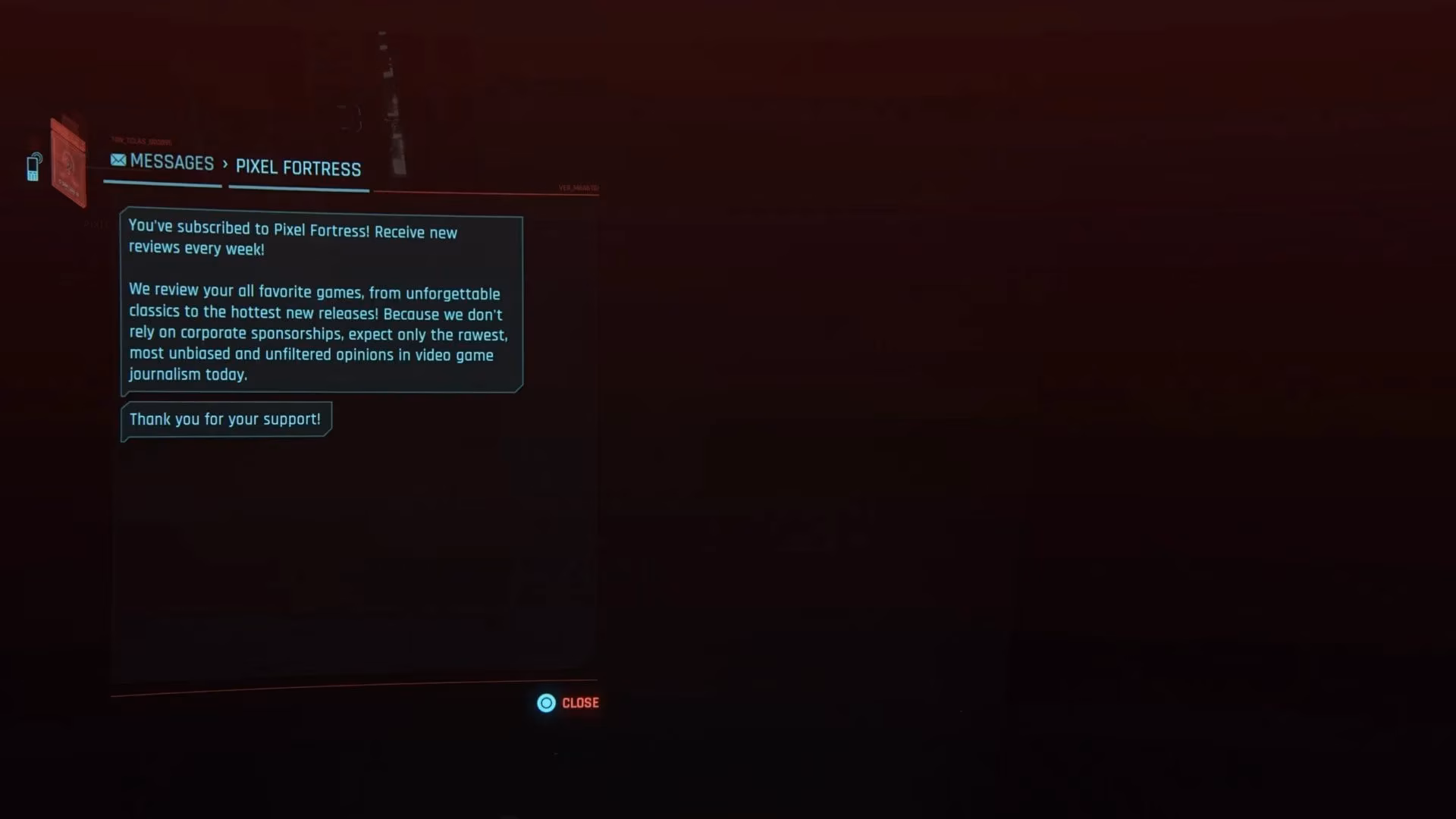The image size is (1456, 819).
Task: Select the PIXEL FORTRESS conversation tab
Action: [298, 168]
